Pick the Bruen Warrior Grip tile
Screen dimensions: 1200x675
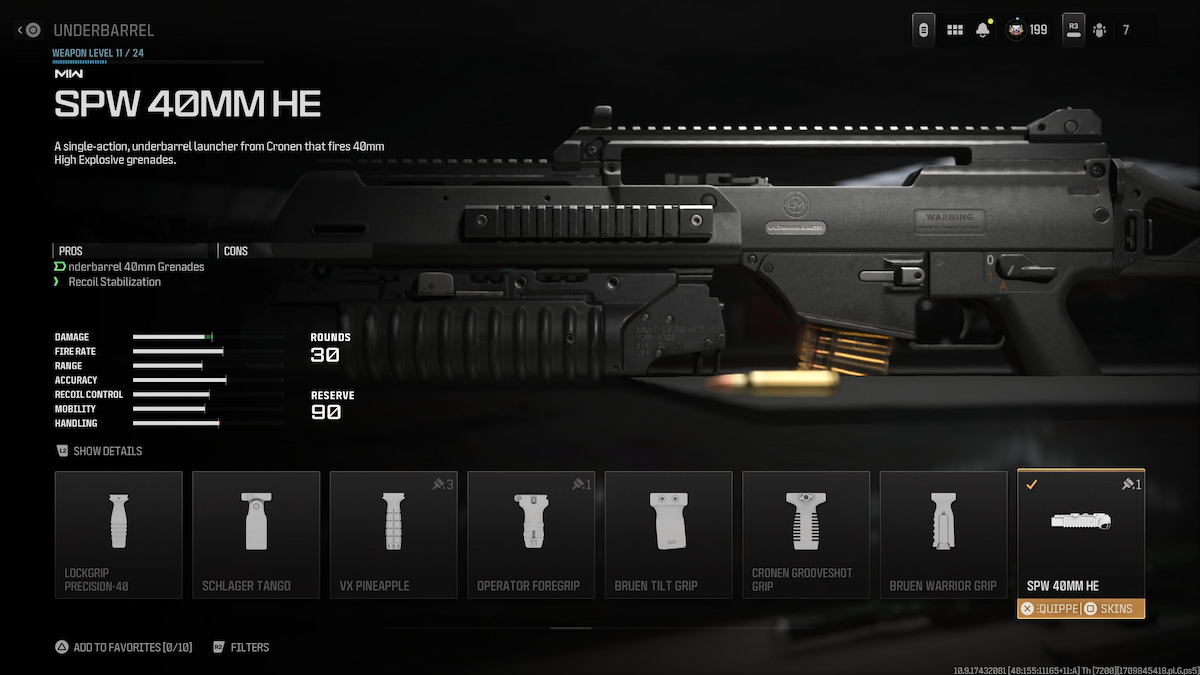click(x=943, y=535)
